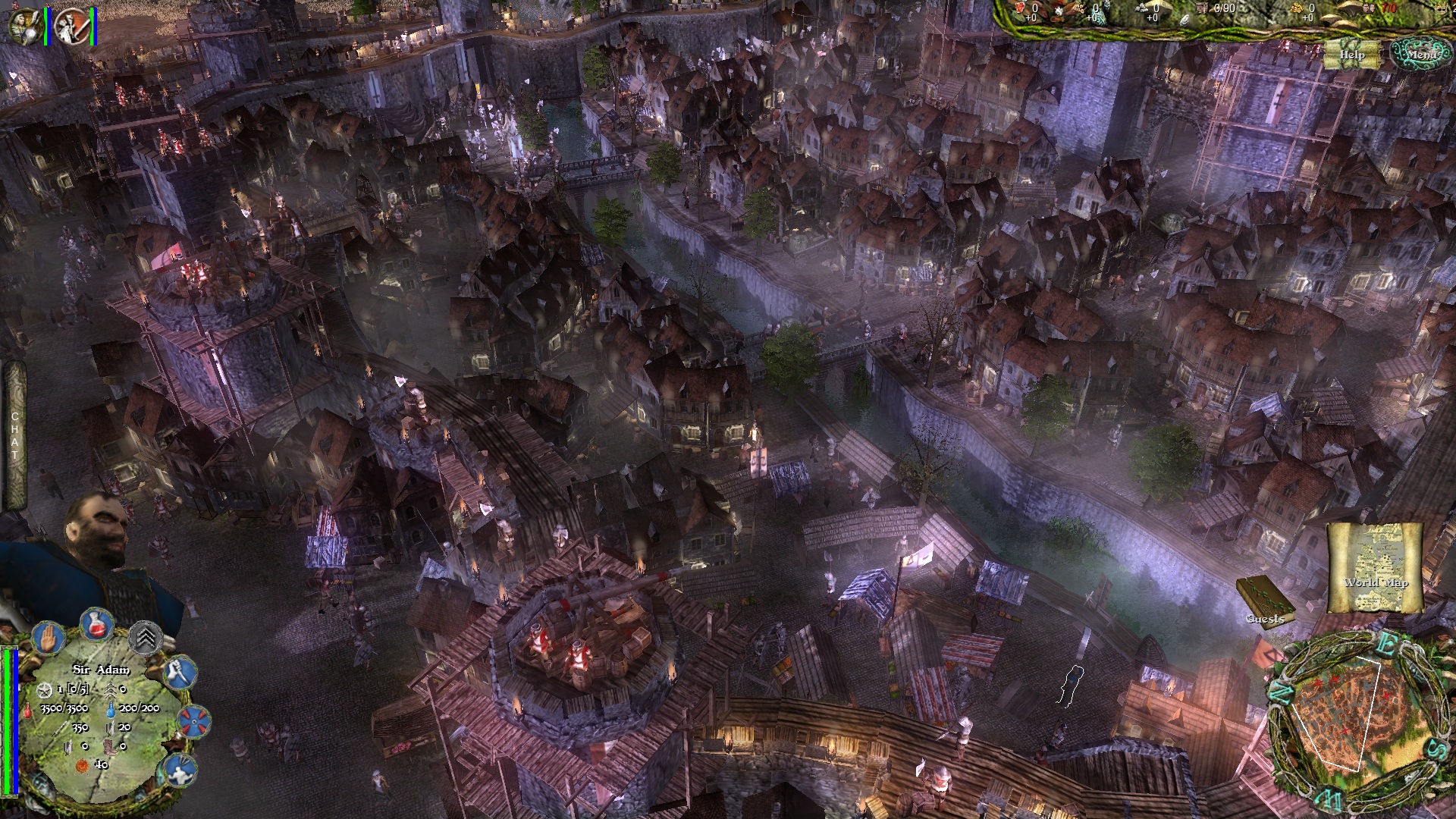Select the armored swordsman hero portrait
Image resolution: width=1456 pixels, height=819 pixels.
(x=73, y=26)
